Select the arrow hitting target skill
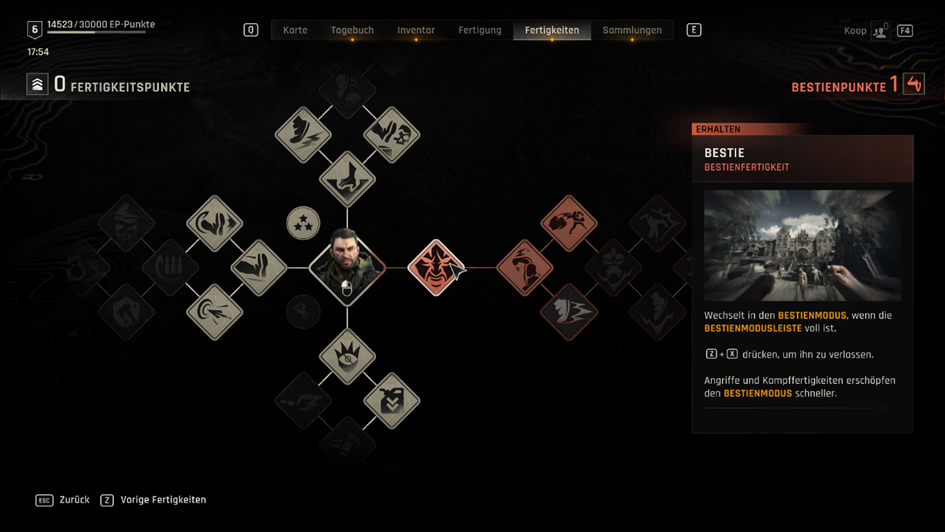Image resolution: width=945 pixels, height=532 pixels. [x=215, y=311]
